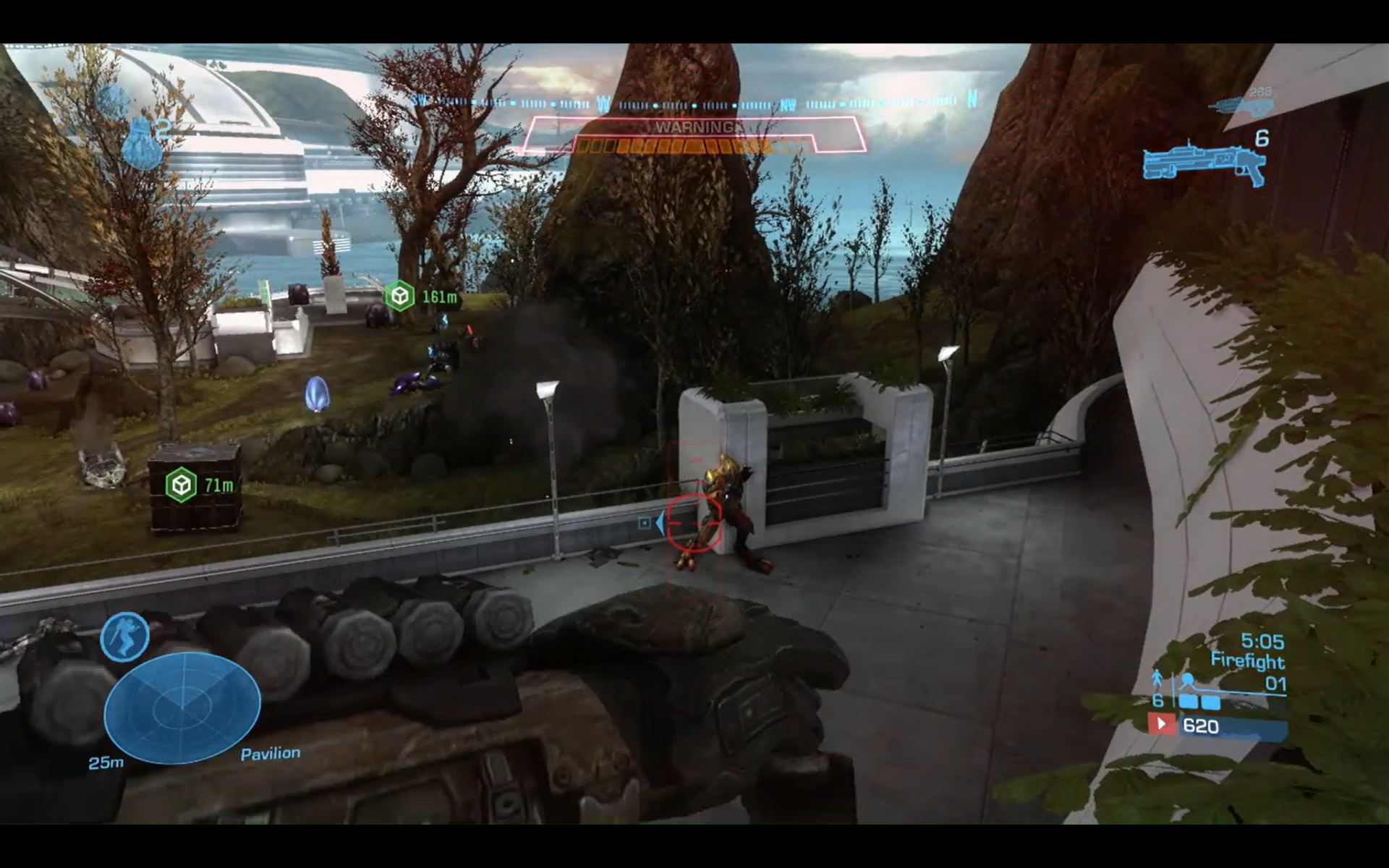Select the NW compass heading marker
Image resolution: width=1389 pixels, height=868 pixels.
pos(787,103)
